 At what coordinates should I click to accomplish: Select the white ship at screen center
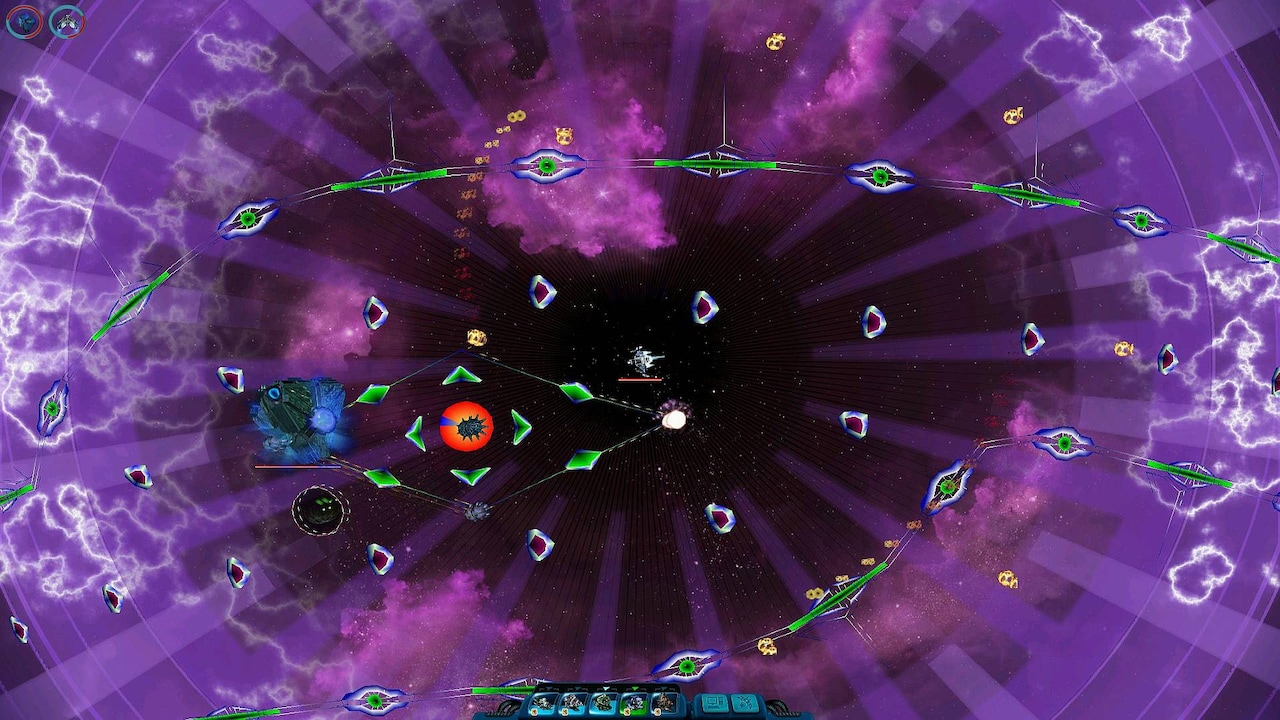click(642, 358)
